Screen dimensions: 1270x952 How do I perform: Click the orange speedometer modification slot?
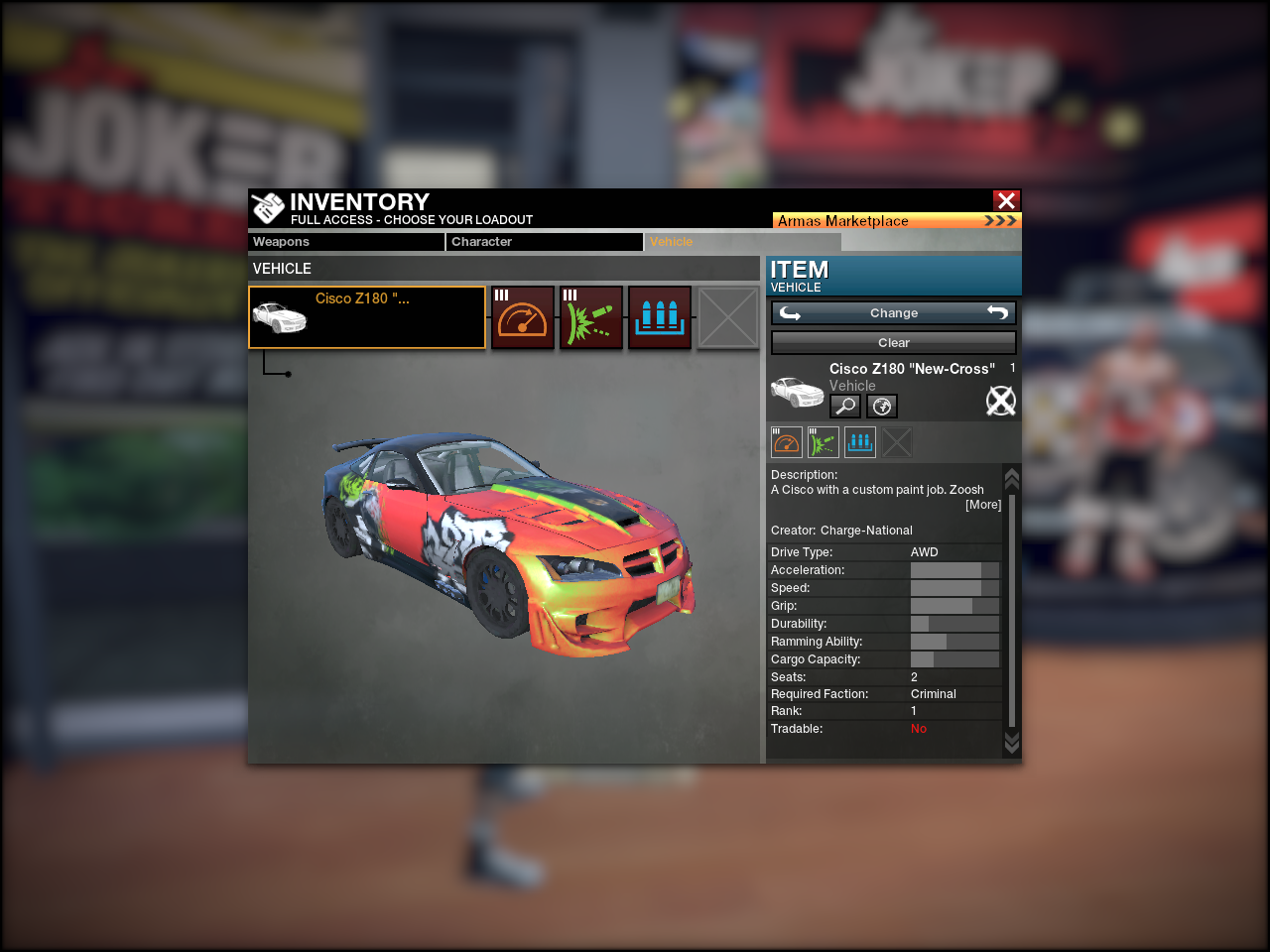coord(523,317)
